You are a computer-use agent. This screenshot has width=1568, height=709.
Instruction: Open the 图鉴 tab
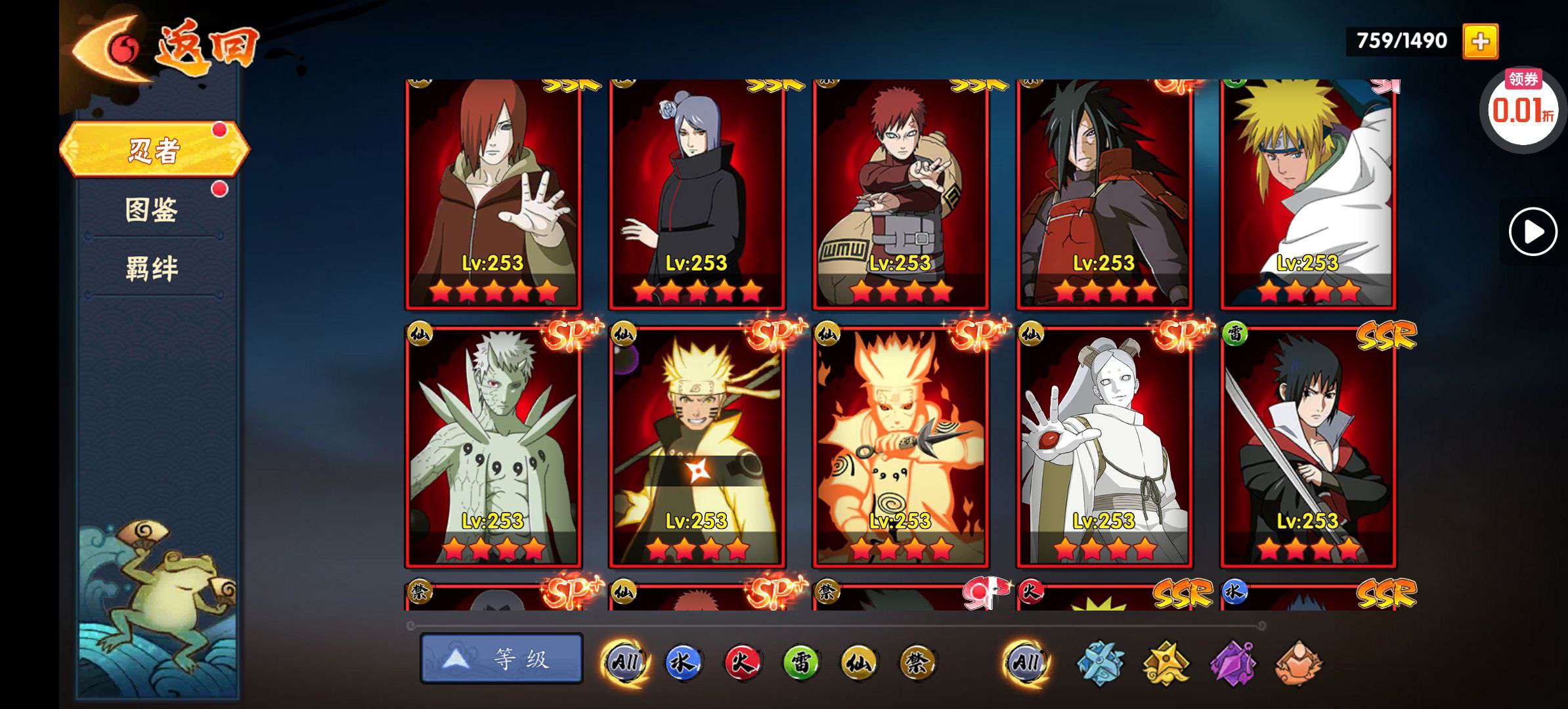(x=152, y=210)
